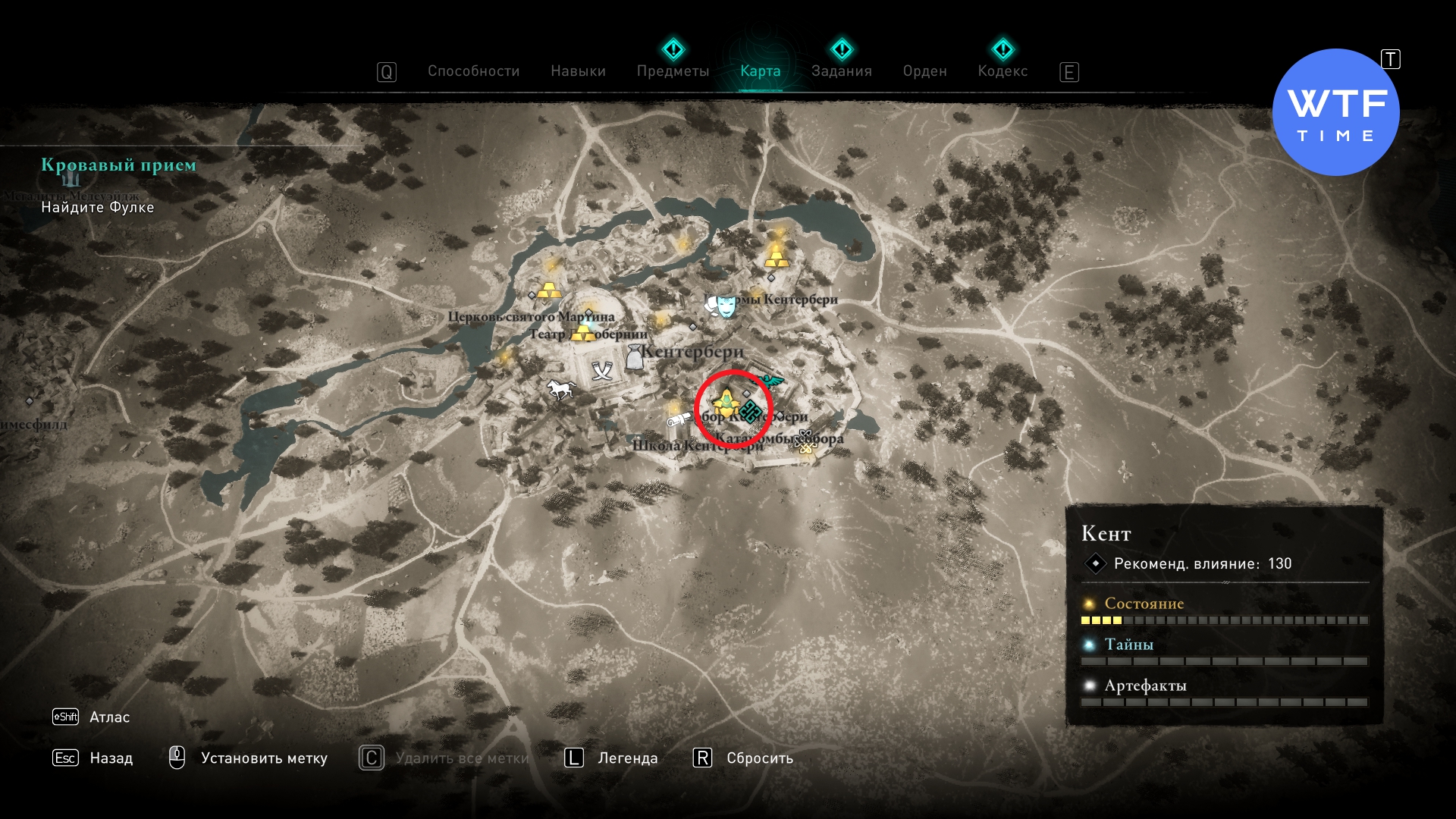
Task: Show the Кодекс tab
Action: 1003,71
